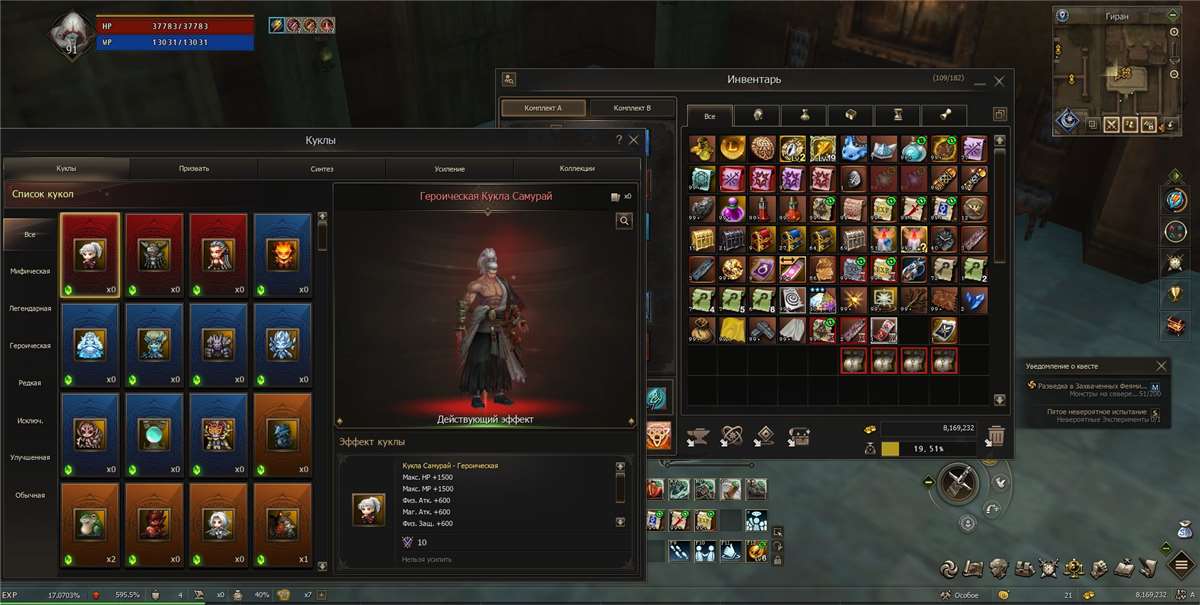
Task: Filter dolls by Мифическая category
Action: tap(29, 271)
